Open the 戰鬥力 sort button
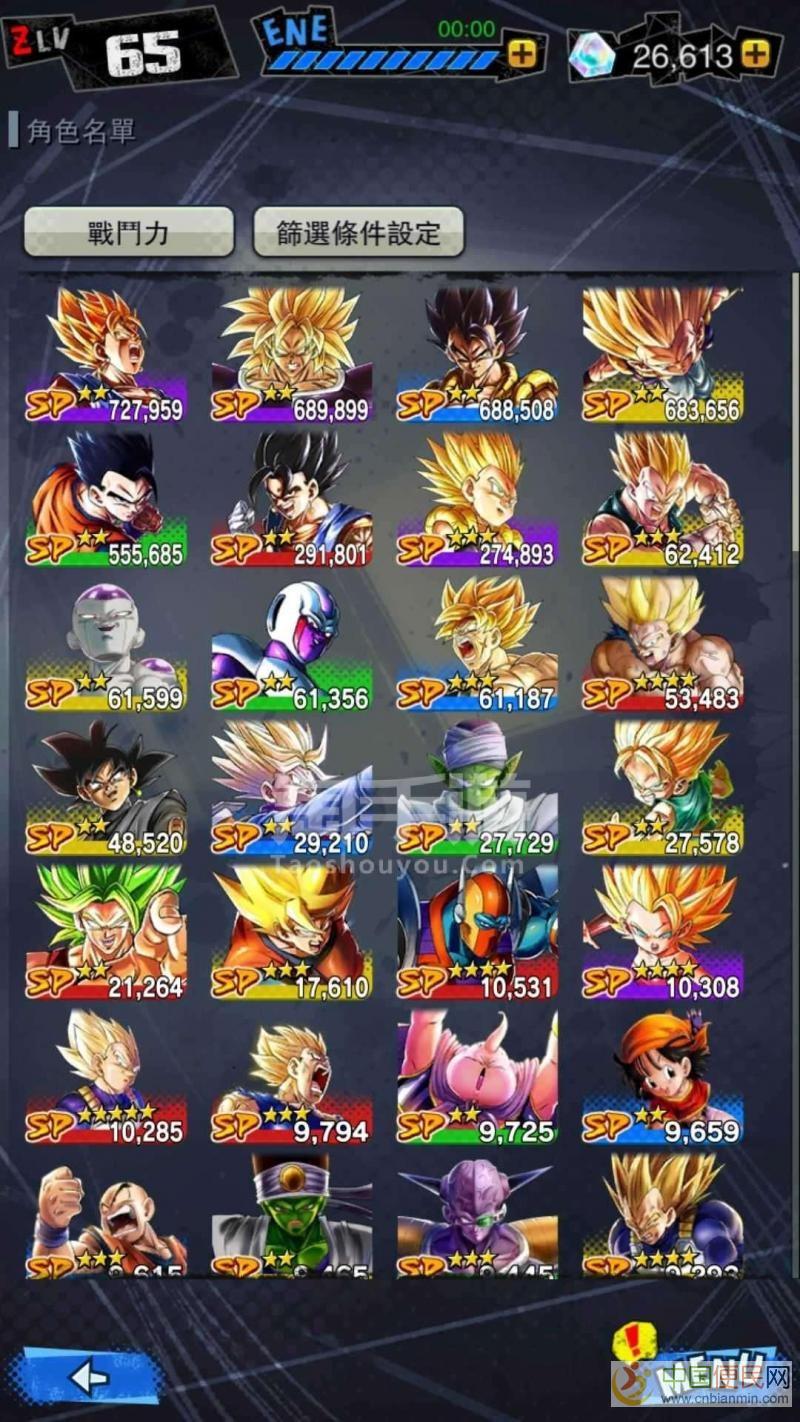This screenshot has width=800, height=1422. coord(128,233)
